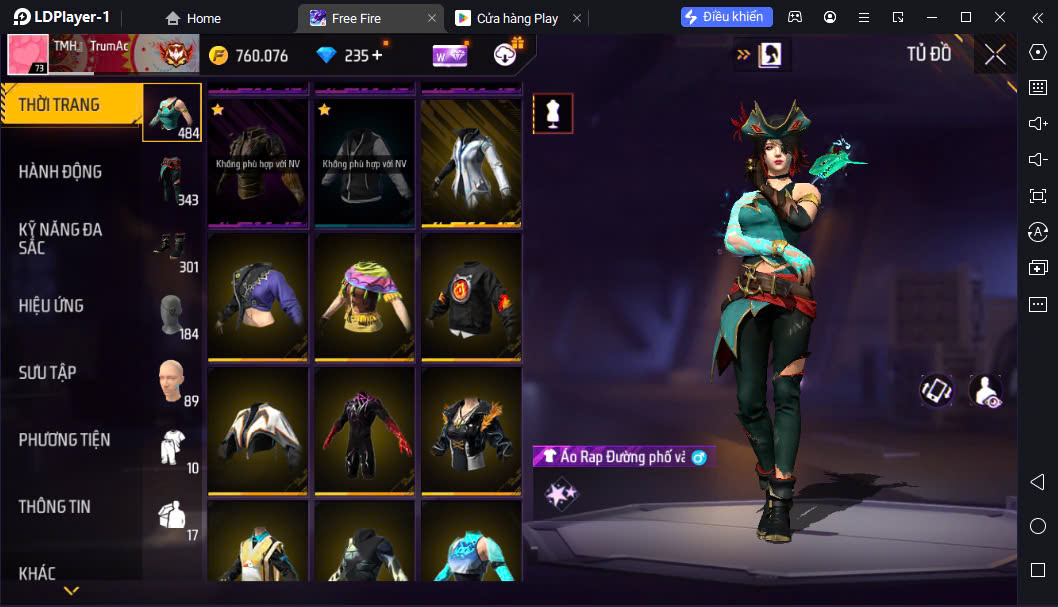Pick the black jacket with red emblem
The width and height of the screenshot is (1058, 607).
[x=471, y=296]
